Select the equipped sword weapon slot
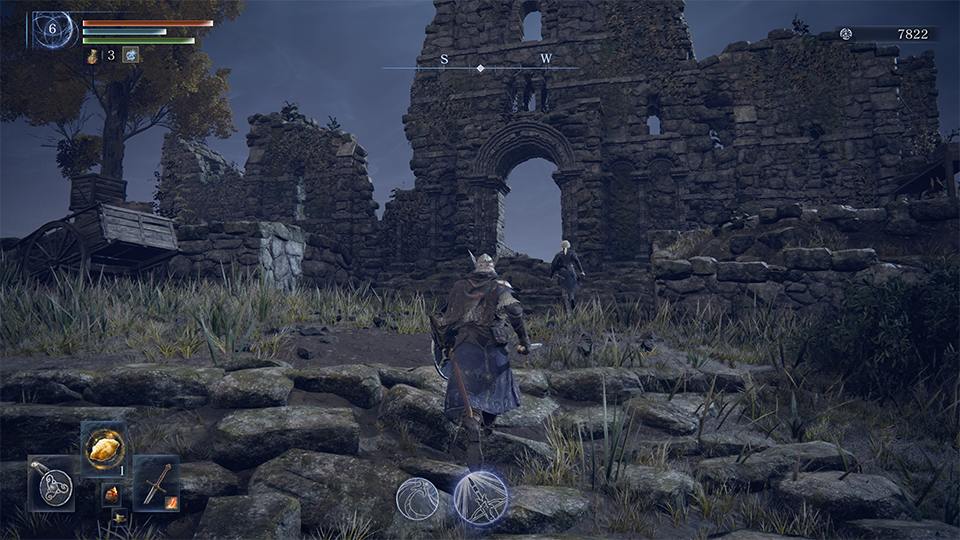960x540 pixels. tap(155, 483)
